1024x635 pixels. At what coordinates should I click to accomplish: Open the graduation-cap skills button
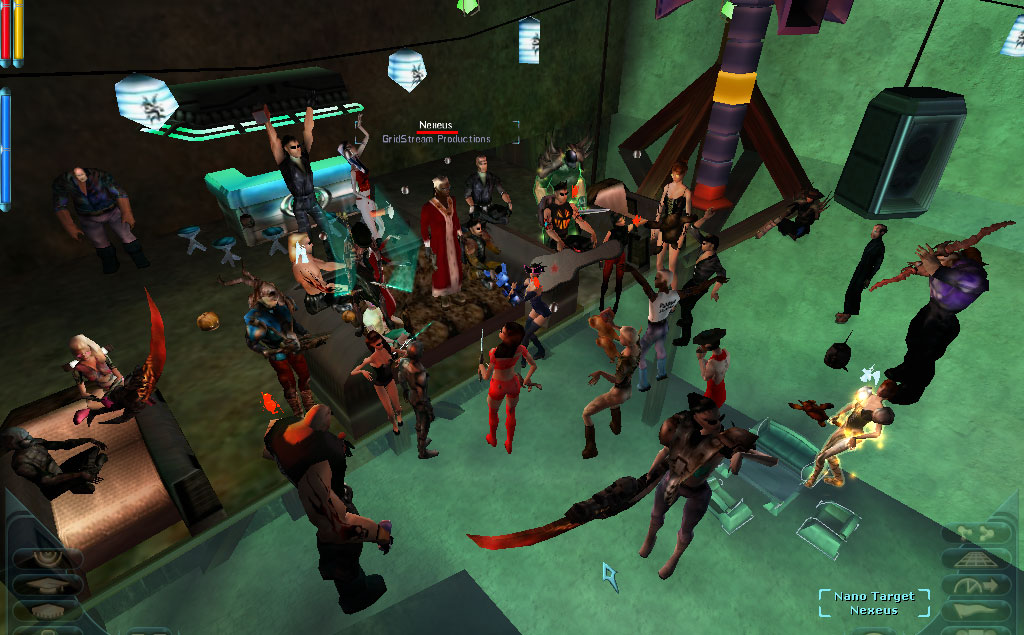click(45, 584)
